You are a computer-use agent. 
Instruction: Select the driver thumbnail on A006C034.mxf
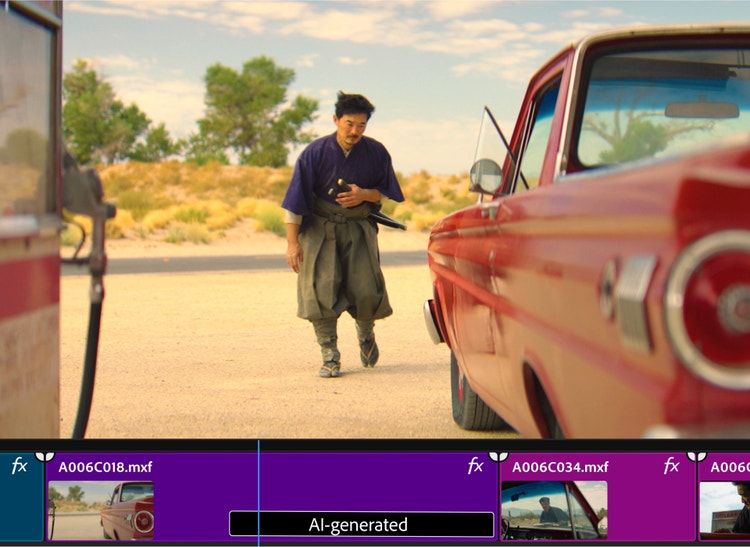pyautogui.click(x=553, y=510)
